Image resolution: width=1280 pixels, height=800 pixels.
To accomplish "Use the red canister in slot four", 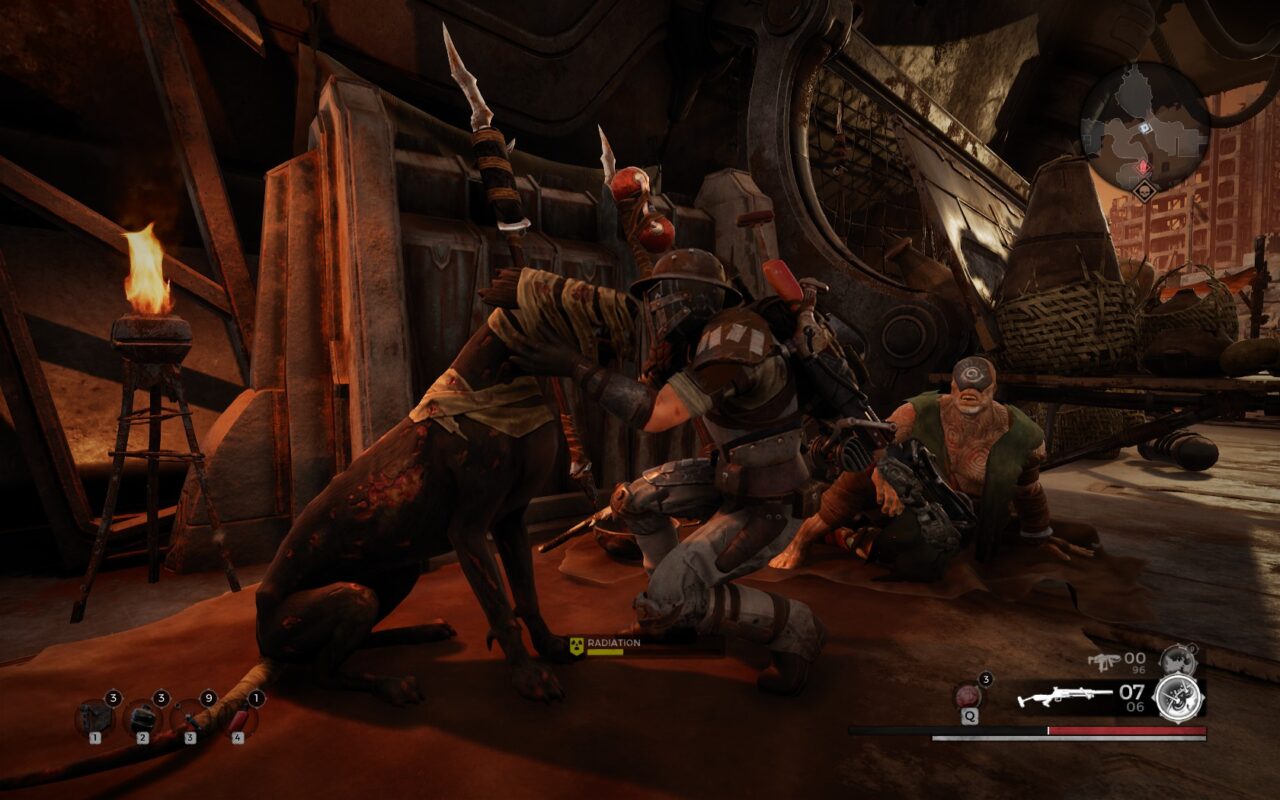I will pos(238,718).
